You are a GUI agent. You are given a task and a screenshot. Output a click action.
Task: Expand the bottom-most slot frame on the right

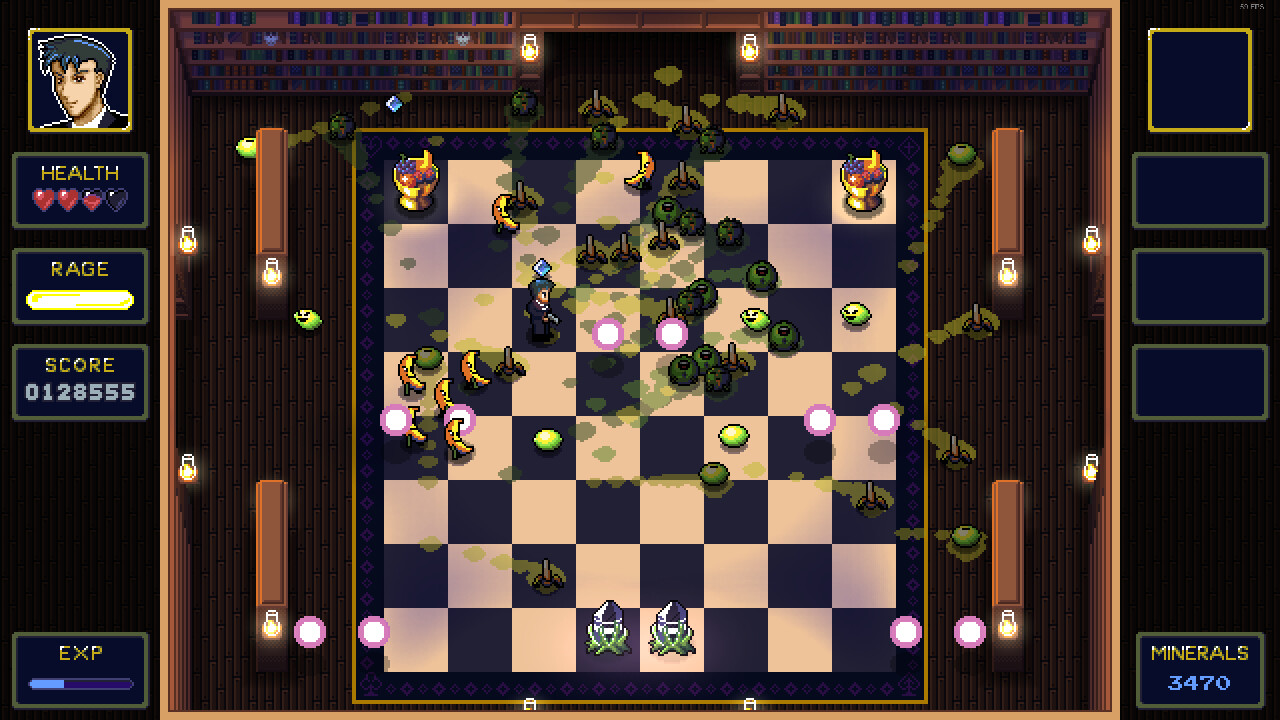1200,382
